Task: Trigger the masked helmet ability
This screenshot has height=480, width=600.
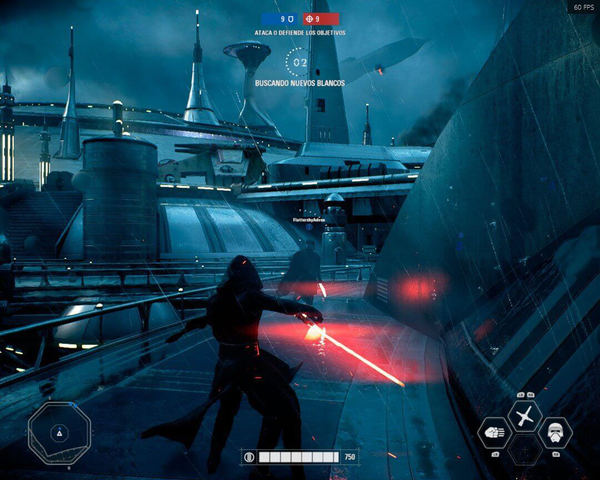Action: click(x=555, y=433)
